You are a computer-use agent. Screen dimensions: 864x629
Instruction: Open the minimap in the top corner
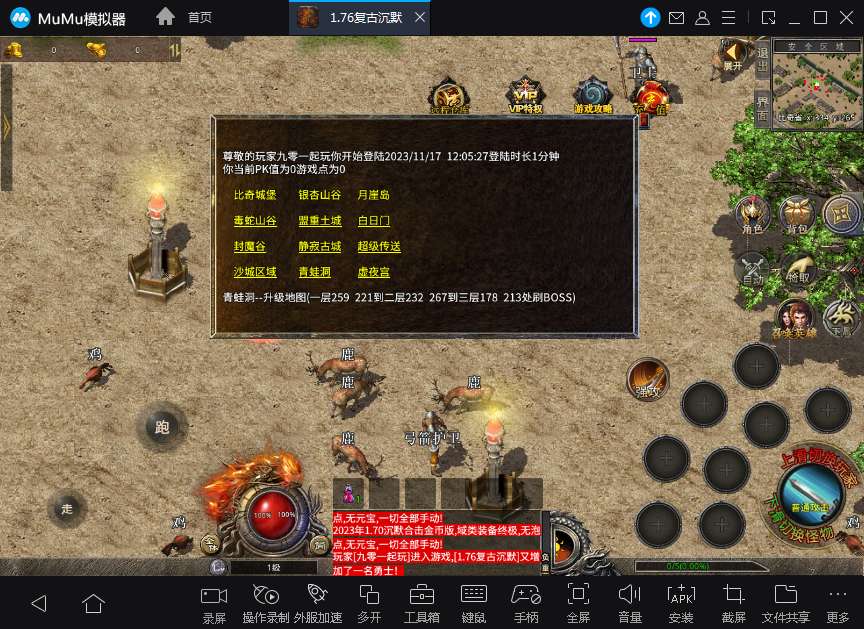click(817, 87)
